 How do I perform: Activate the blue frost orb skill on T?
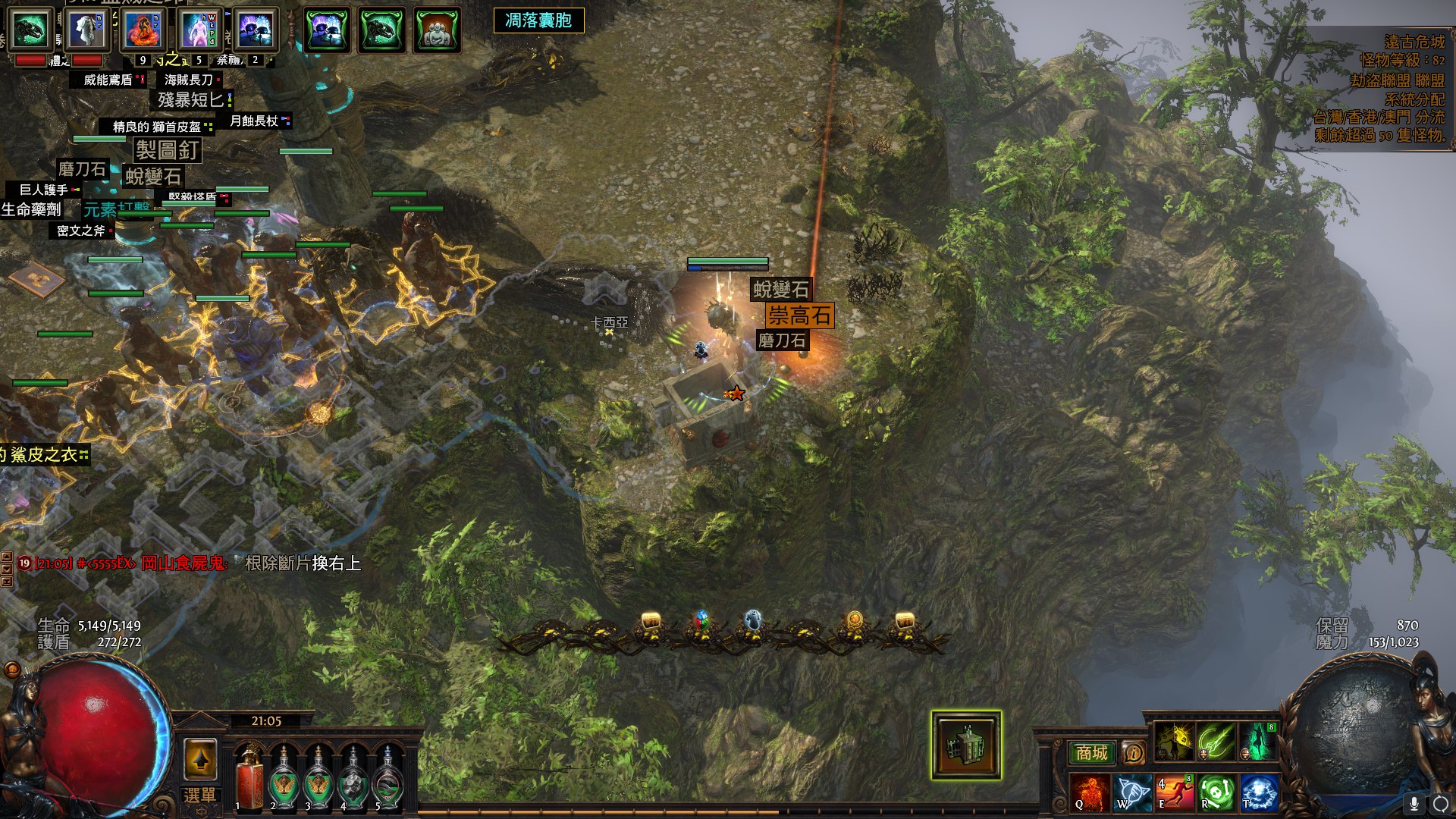click(x=1258, y=792)
